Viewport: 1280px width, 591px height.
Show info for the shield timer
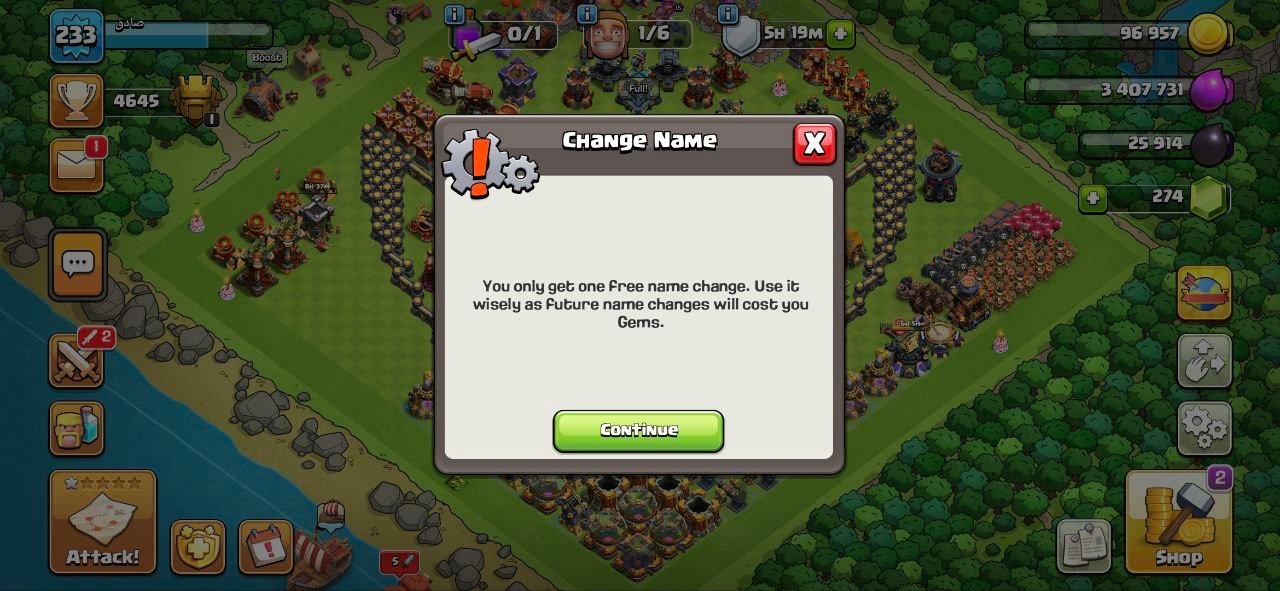(729, 14)
